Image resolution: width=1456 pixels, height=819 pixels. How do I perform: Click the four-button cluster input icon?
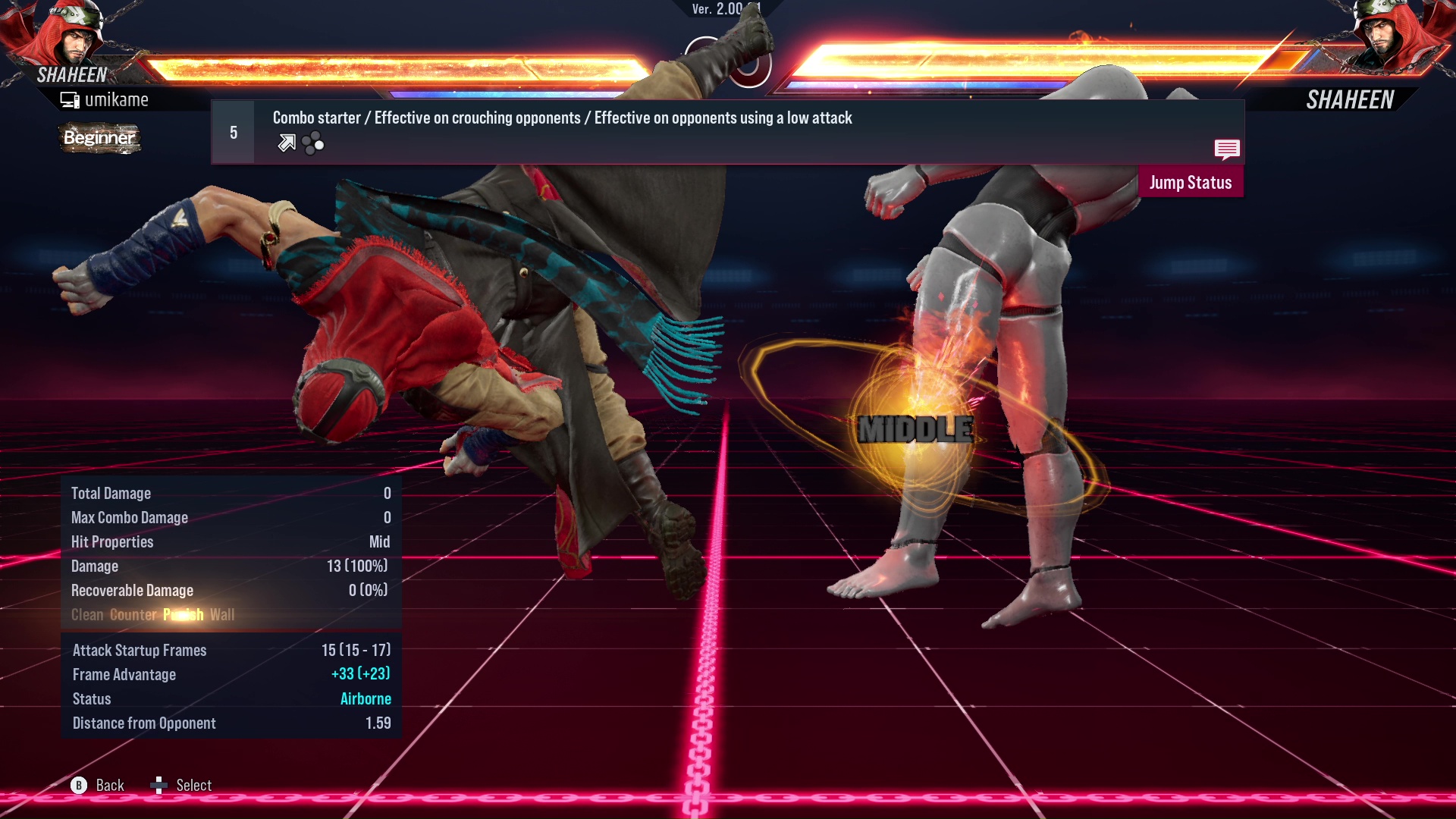tap(311, 142)
